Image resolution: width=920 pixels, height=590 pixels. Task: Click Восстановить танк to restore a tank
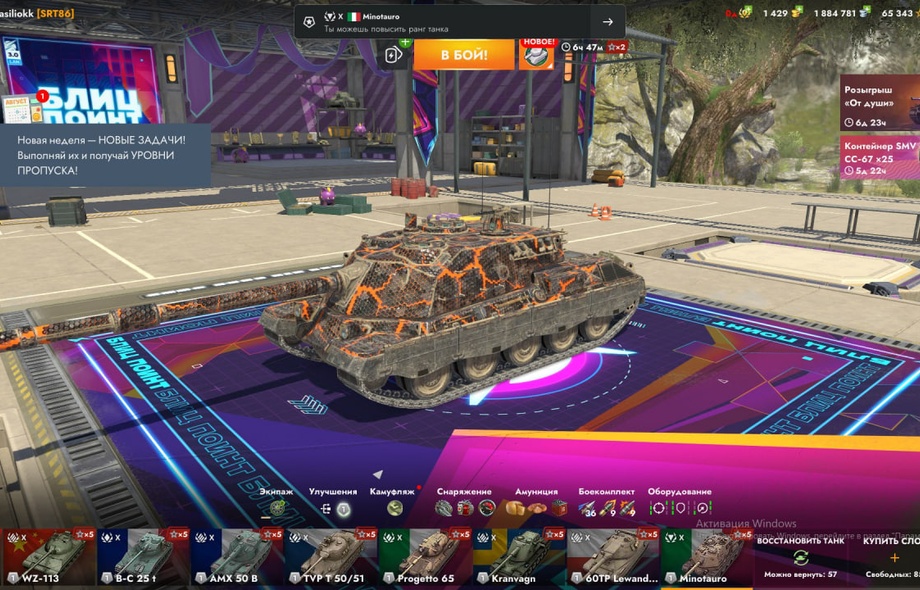pyautogui.click(x=800, y=557)
